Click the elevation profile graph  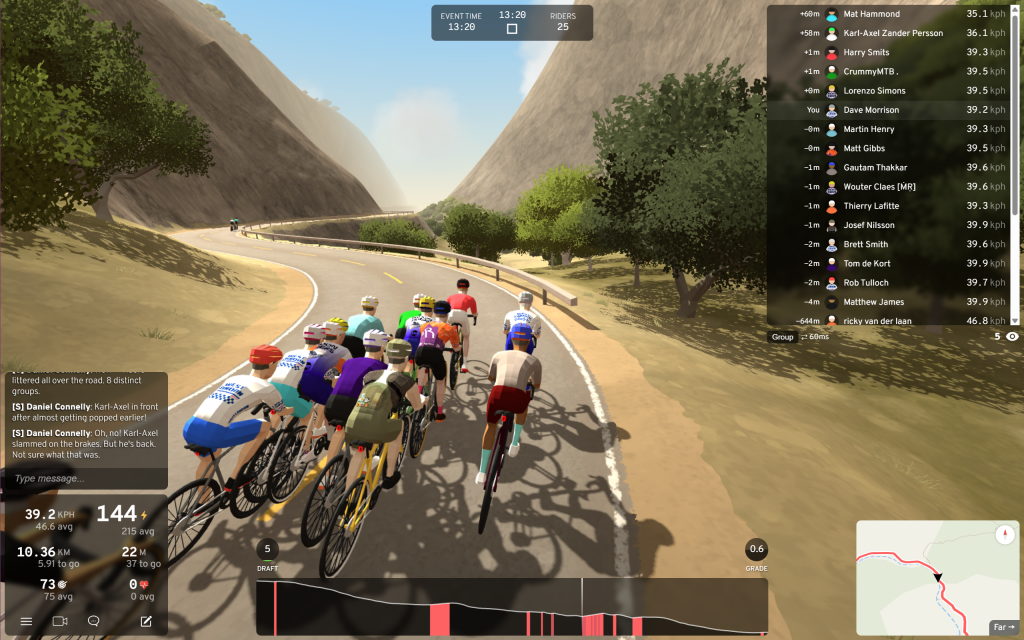coord(511,607)
